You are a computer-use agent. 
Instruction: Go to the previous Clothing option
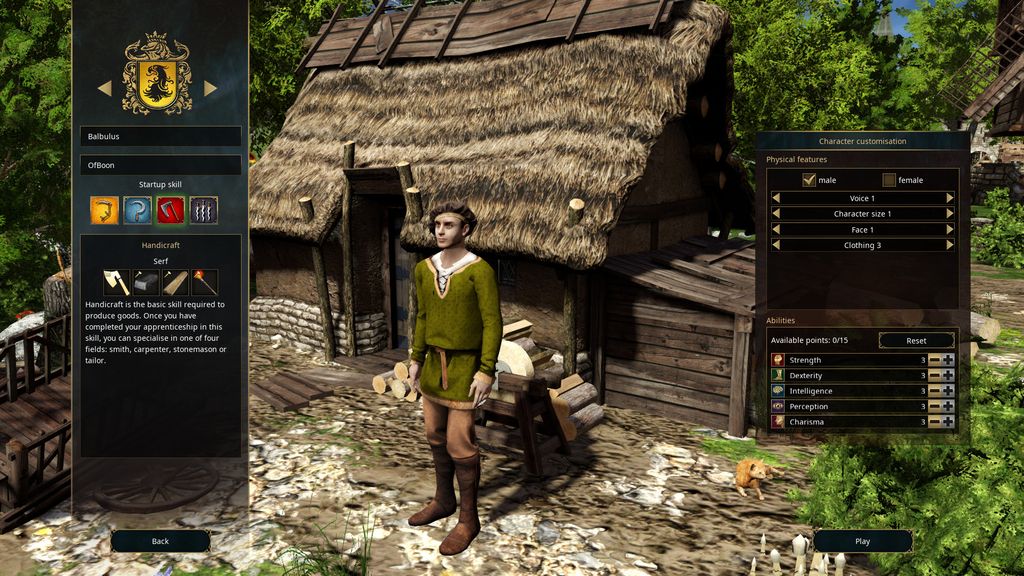click(774, 245)
